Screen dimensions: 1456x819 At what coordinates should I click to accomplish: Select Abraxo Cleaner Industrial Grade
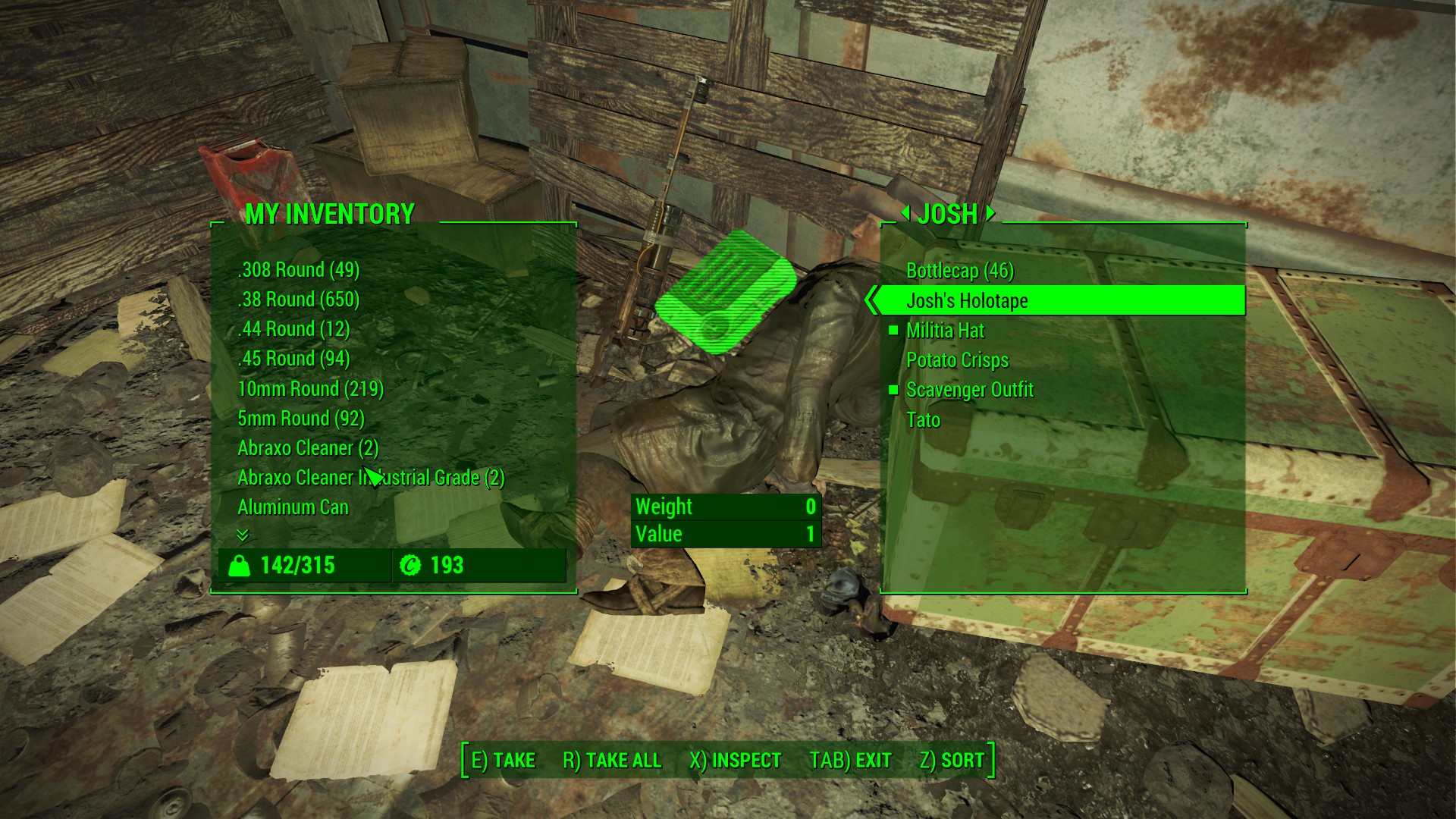pyautogui.click(x=371, y=478)
